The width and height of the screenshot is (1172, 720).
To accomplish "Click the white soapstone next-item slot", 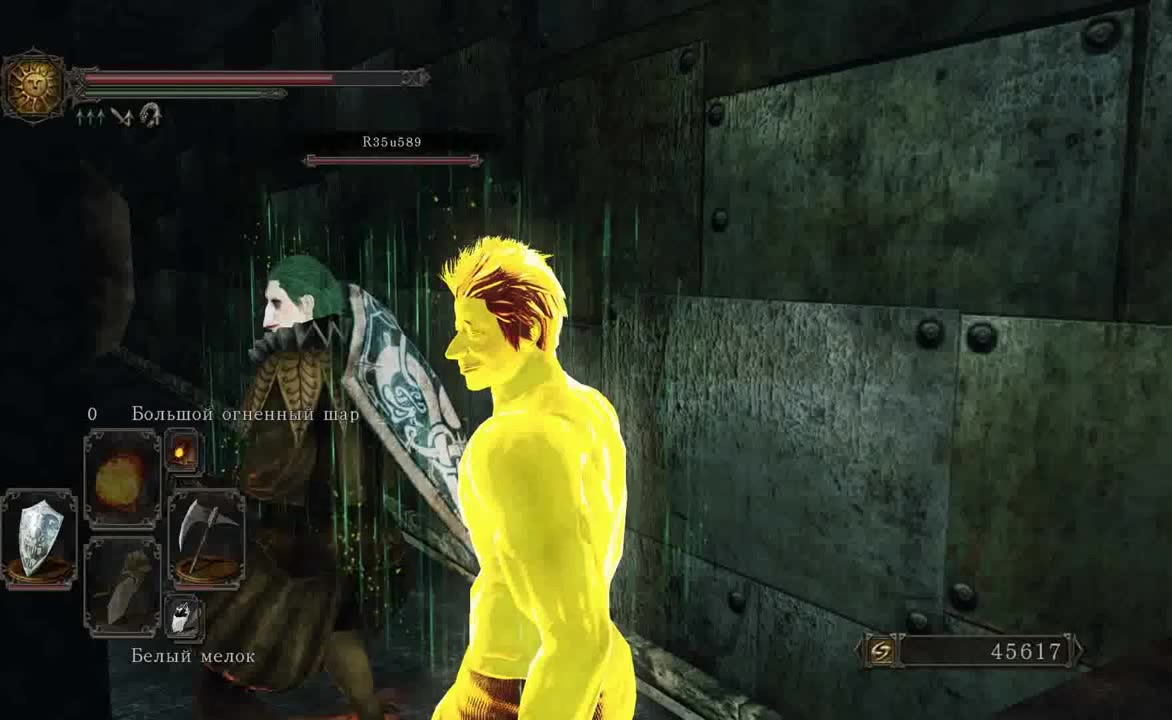I will coord(183,617).
